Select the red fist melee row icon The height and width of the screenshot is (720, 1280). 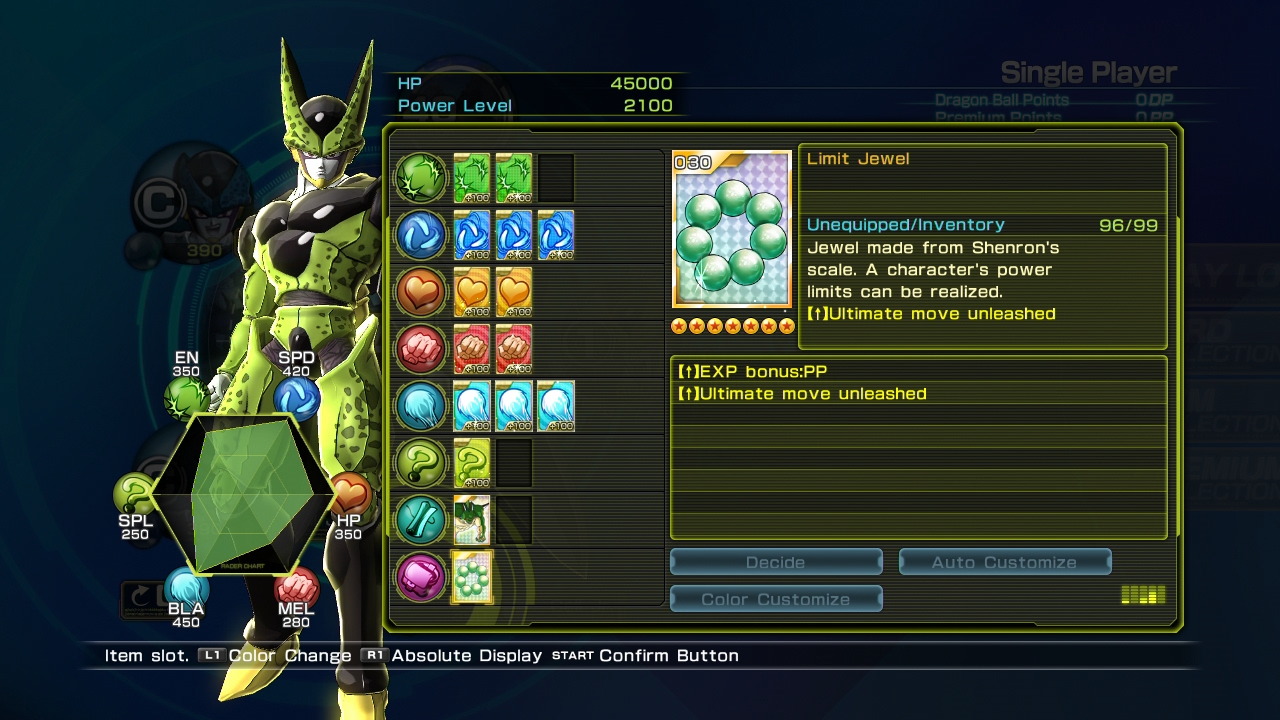pyautogui.click(x=421, y=349)
